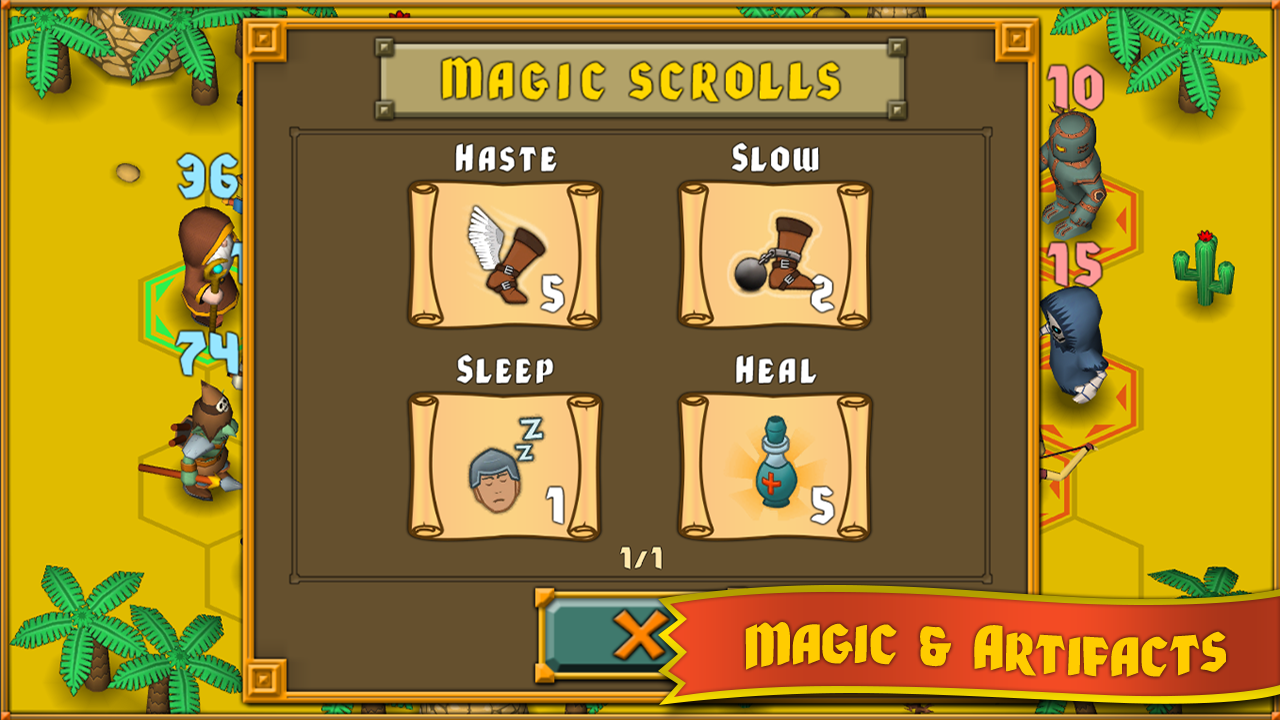
Task: Select the Haste scroll with winged boot icon
Action: coord(505,255)
